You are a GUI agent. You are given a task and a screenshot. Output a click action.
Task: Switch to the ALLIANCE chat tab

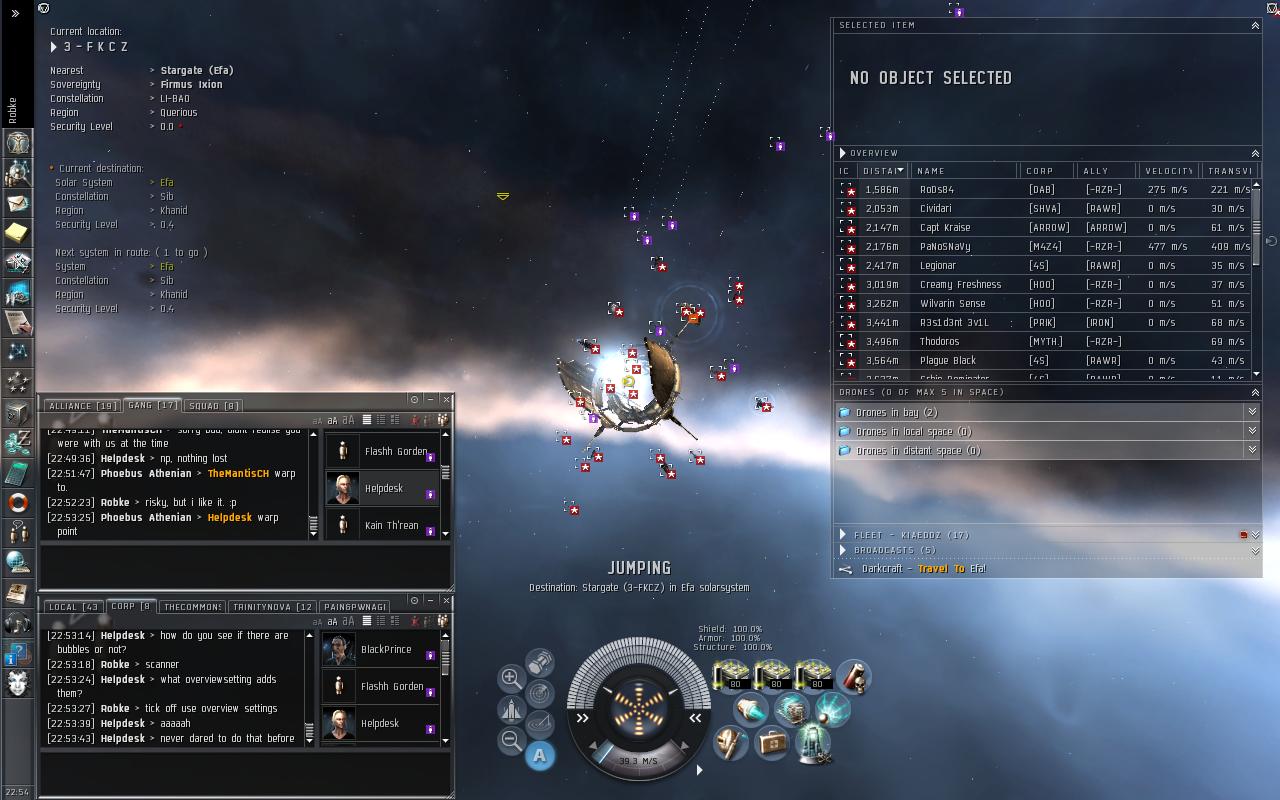[81, 406]
